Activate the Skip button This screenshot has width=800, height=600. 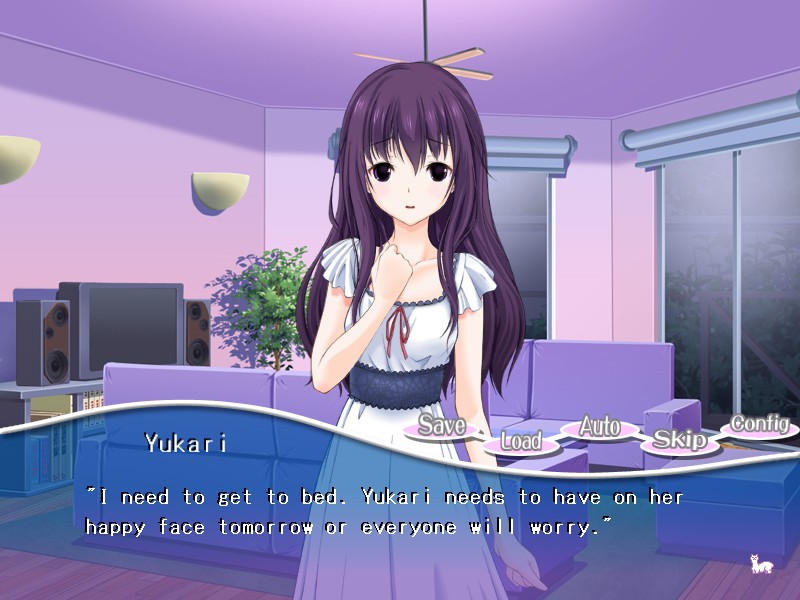680,439
